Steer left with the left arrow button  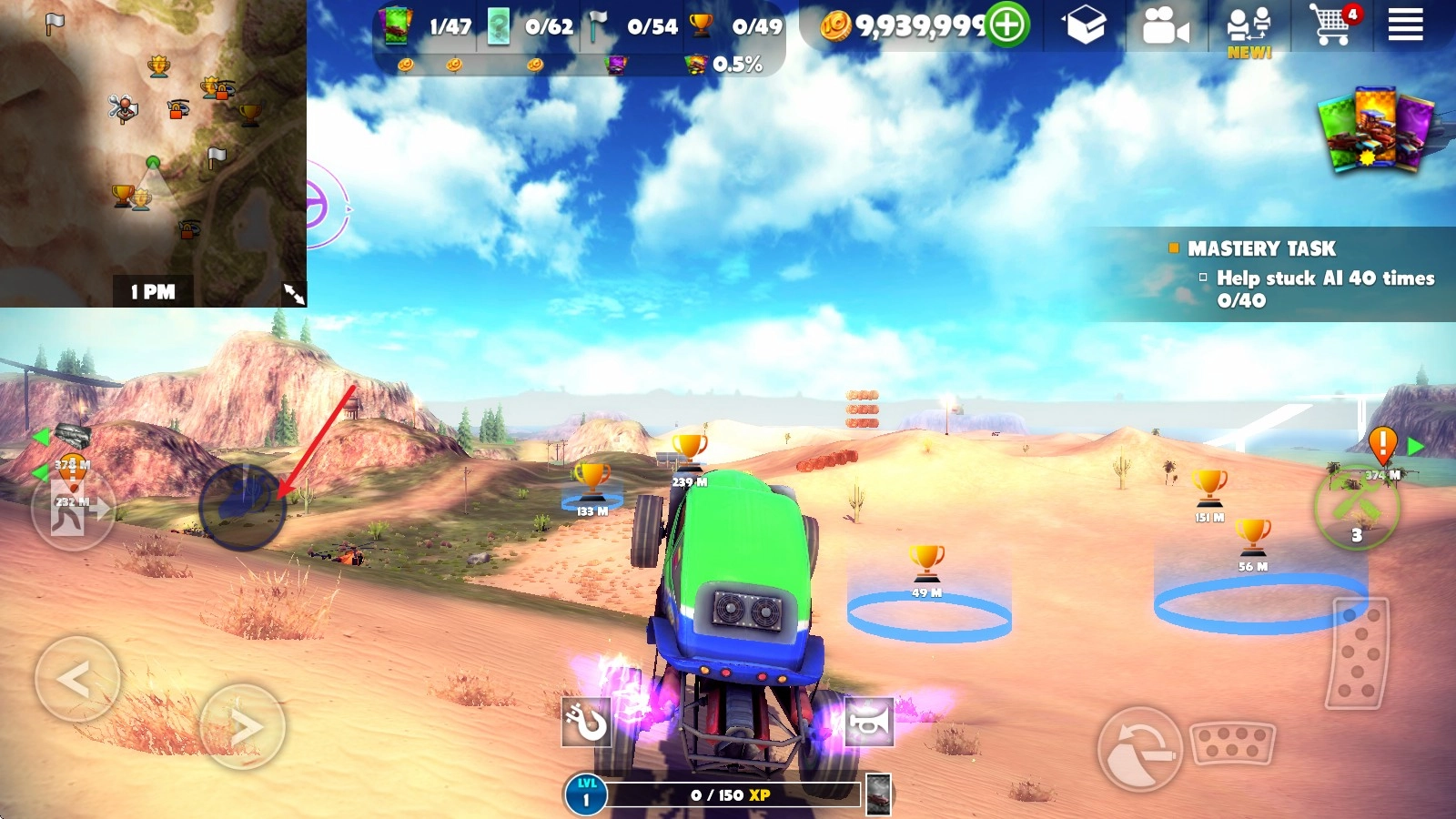[x=76, y=679]
